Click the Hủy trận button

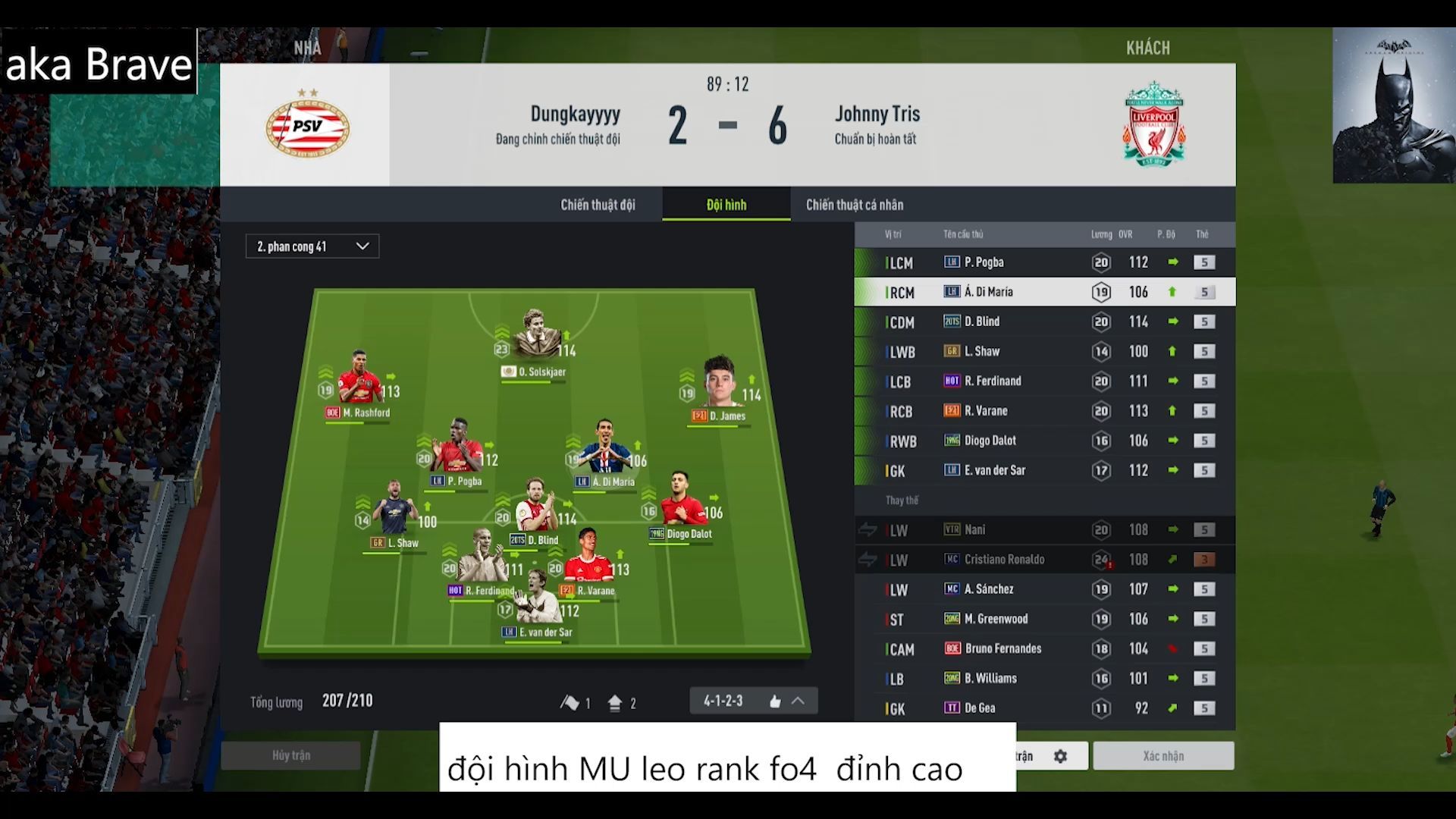coord(291,755)
